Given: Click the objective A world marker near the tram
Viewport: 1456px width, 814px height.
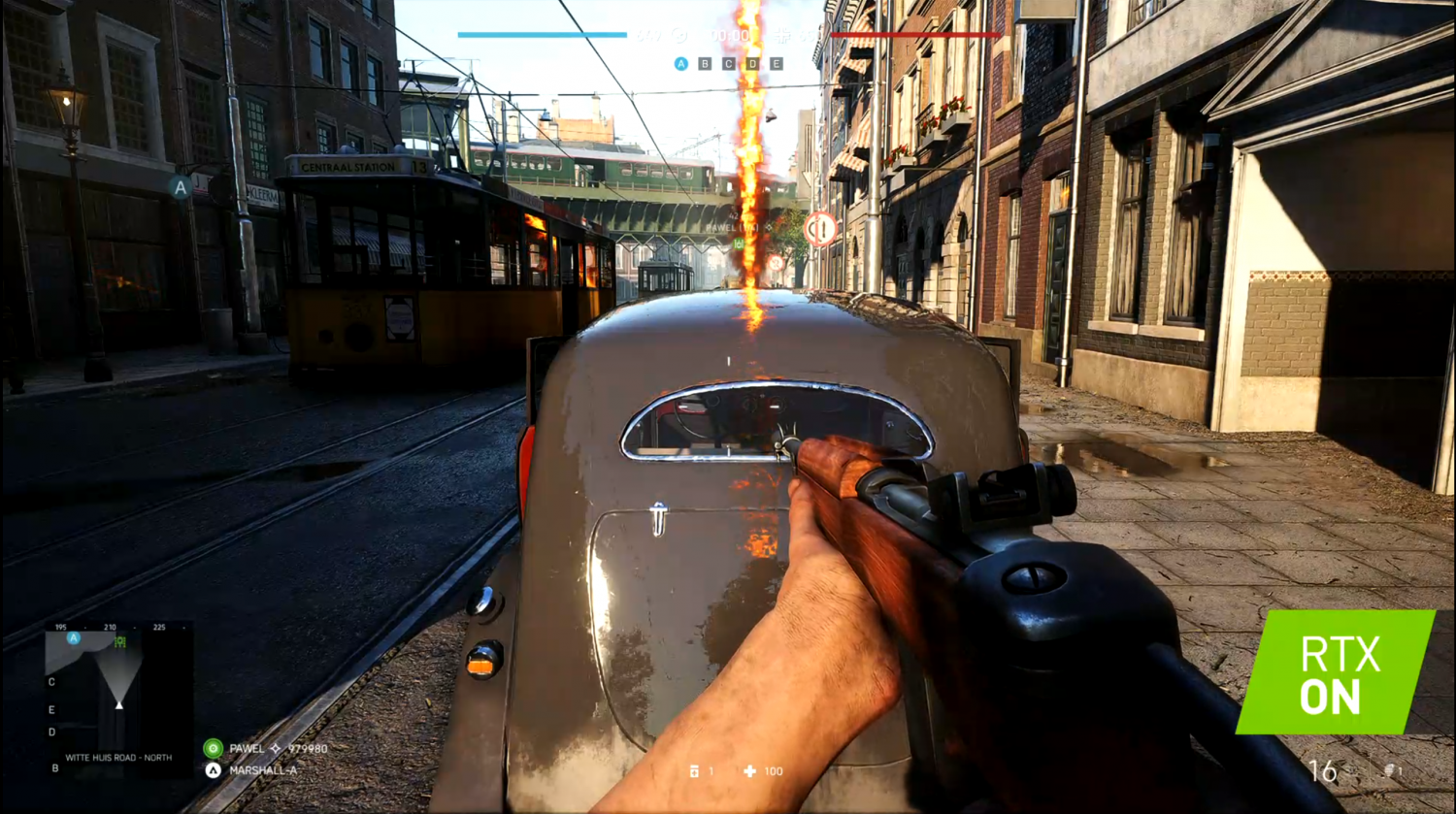Looking at the screenshot, I should tap(181, 187).
